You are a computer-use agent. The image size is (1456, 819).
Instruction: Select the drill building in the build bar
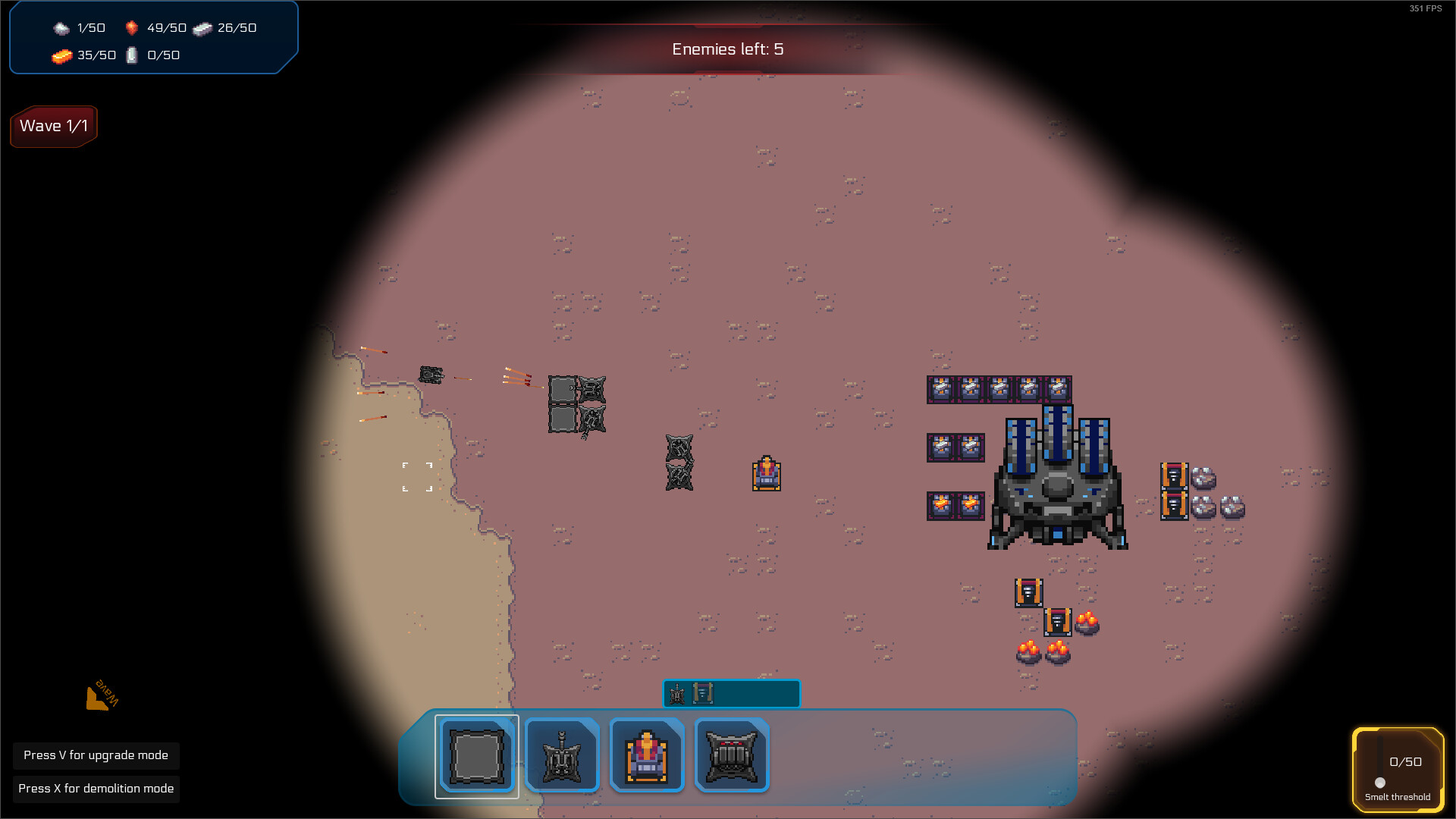click(x=647, y=755)
